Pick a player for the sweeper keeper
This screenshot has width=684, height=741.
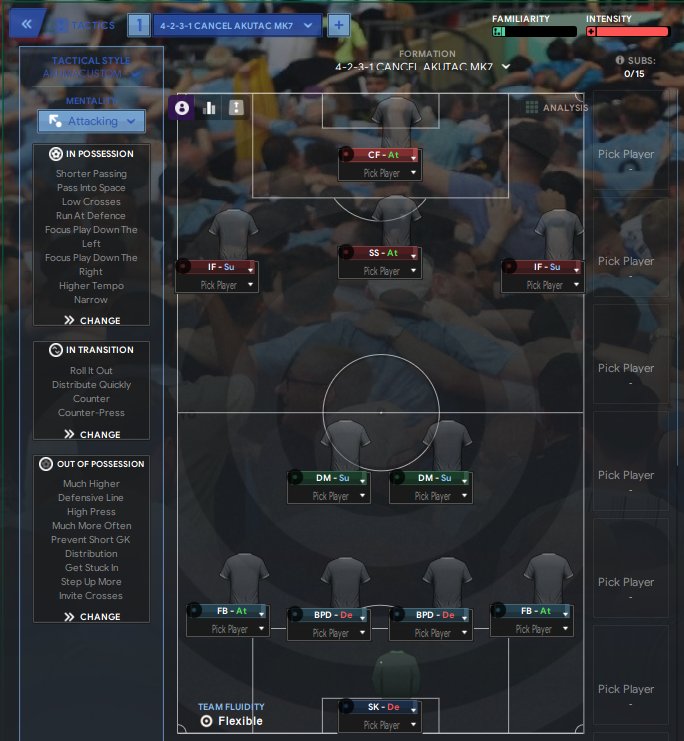tap(379, 725)
